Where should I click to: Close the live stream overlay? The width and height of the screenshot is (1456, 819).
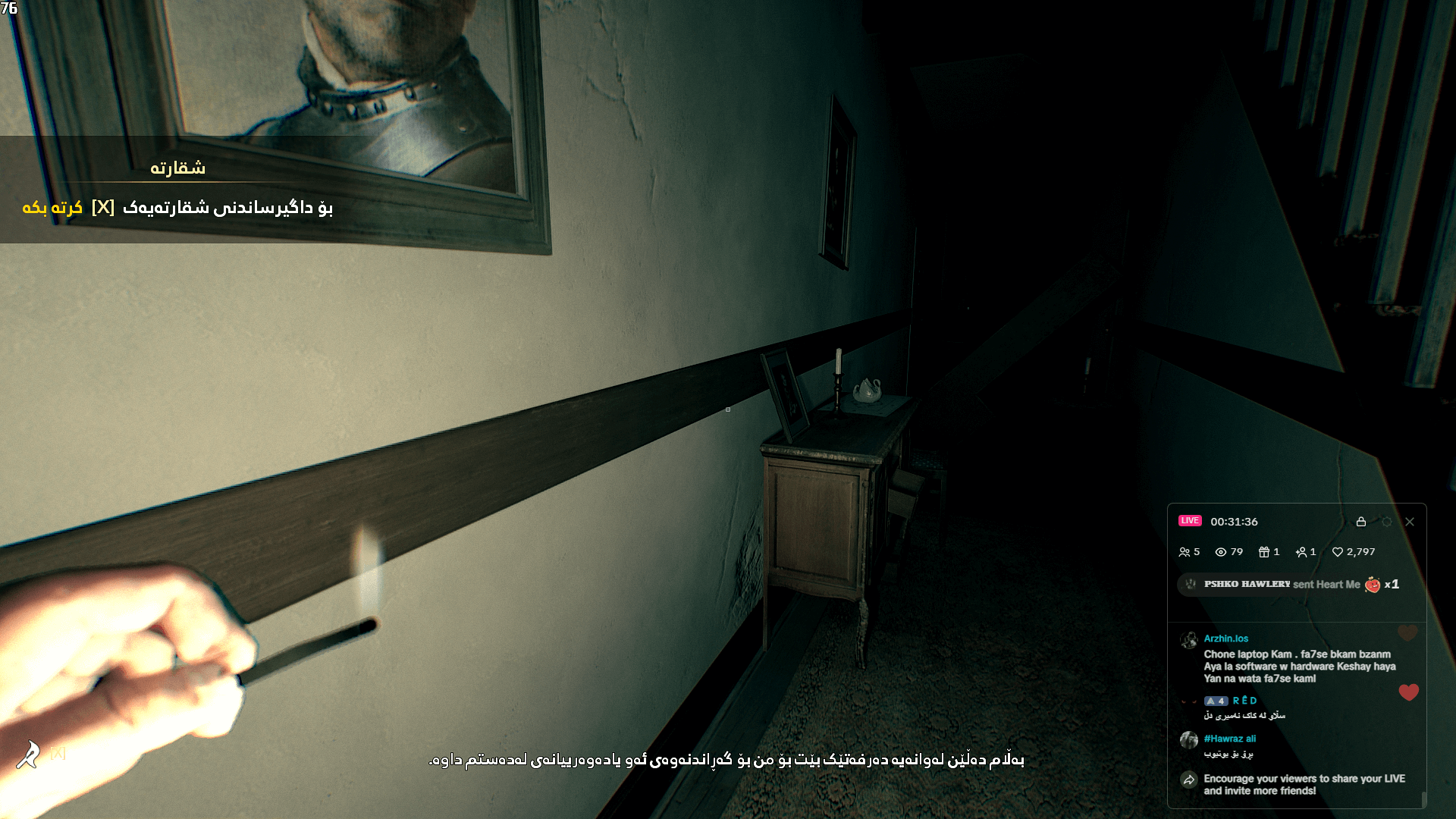[x=1410, y=522]
